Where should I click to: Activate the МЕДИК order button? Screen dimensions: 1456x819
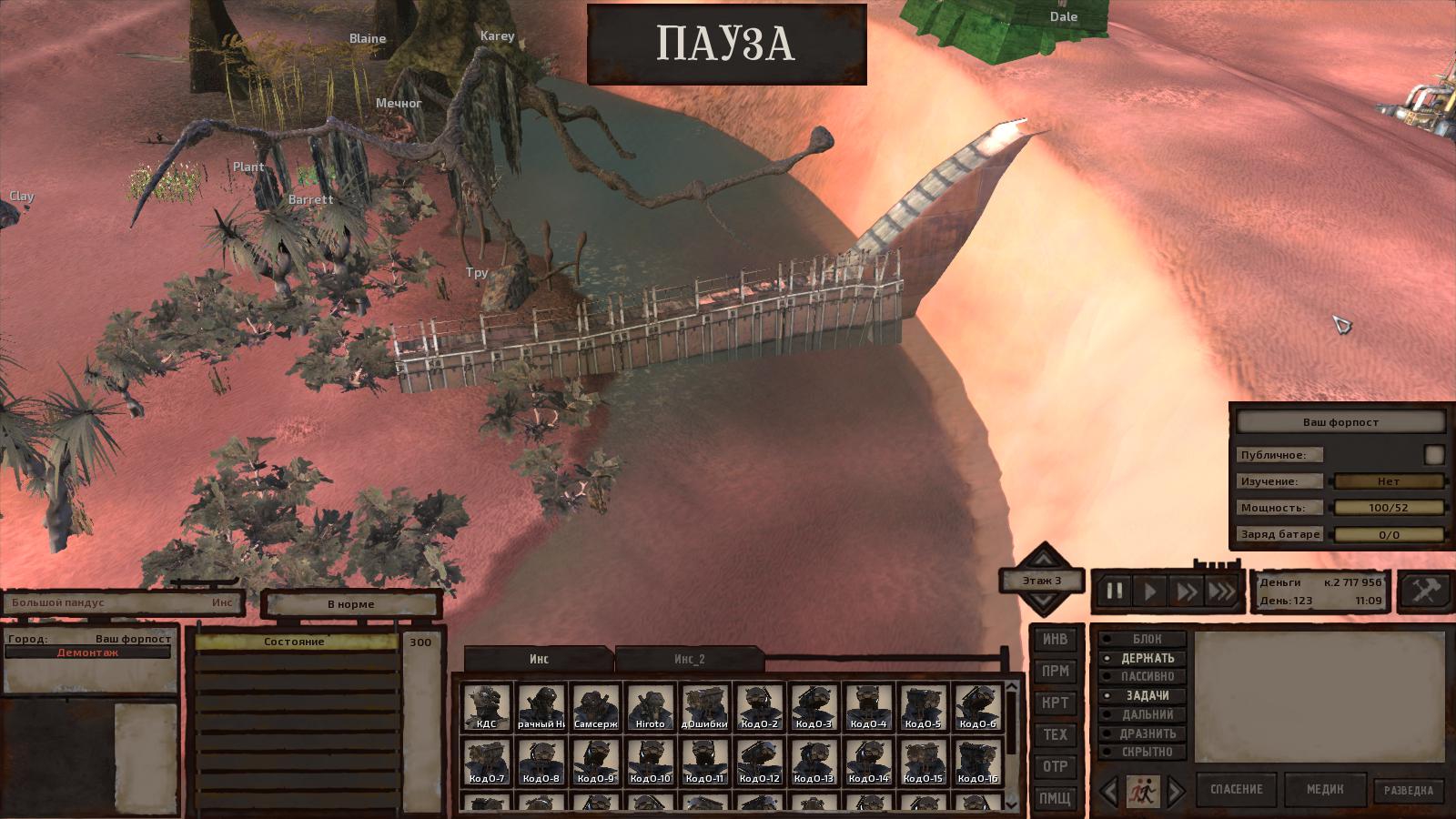tap(1324, 789)
